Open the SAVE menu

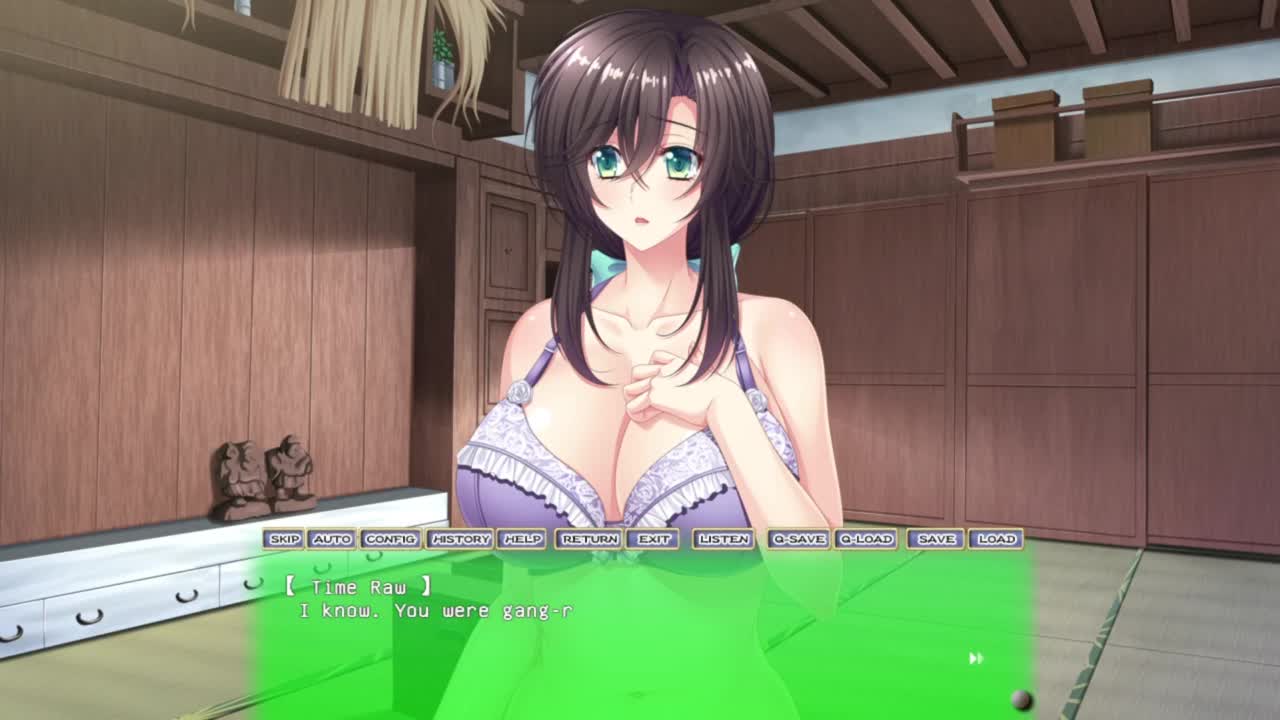[x=936, y=539]
